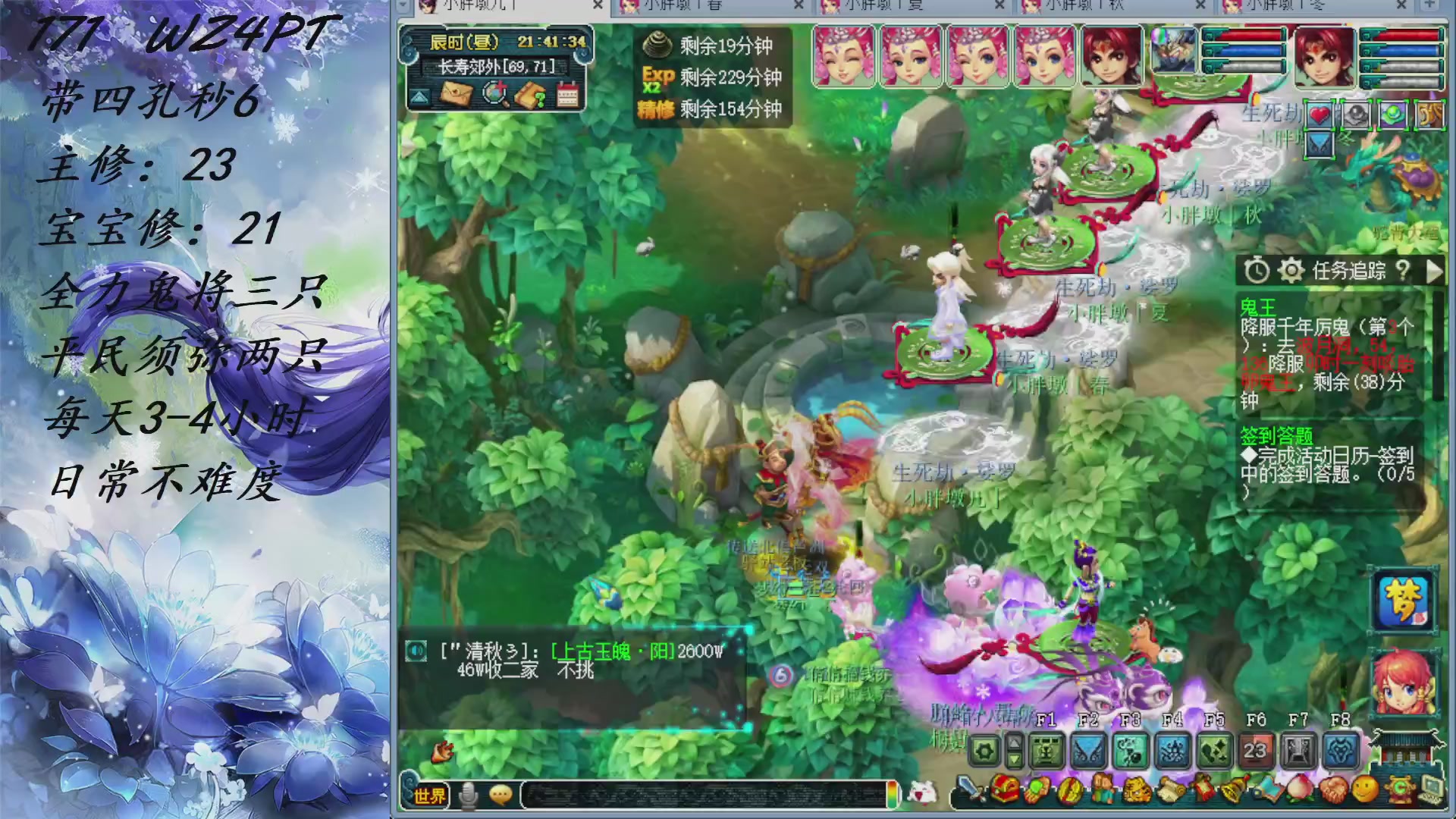Screen dimensions: 1456x819
Task: Click the settings gear in the 任务追踪 header
Action: (1291, 271)
